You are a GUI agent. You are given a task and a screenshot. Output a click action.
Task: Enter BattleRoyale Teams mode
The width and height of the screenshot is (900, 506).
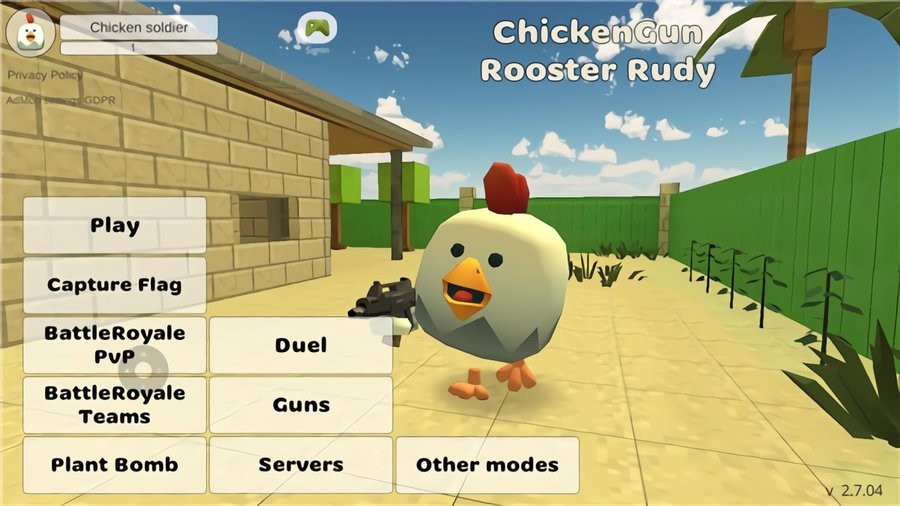pyautogui.click(x=114, y=405)
